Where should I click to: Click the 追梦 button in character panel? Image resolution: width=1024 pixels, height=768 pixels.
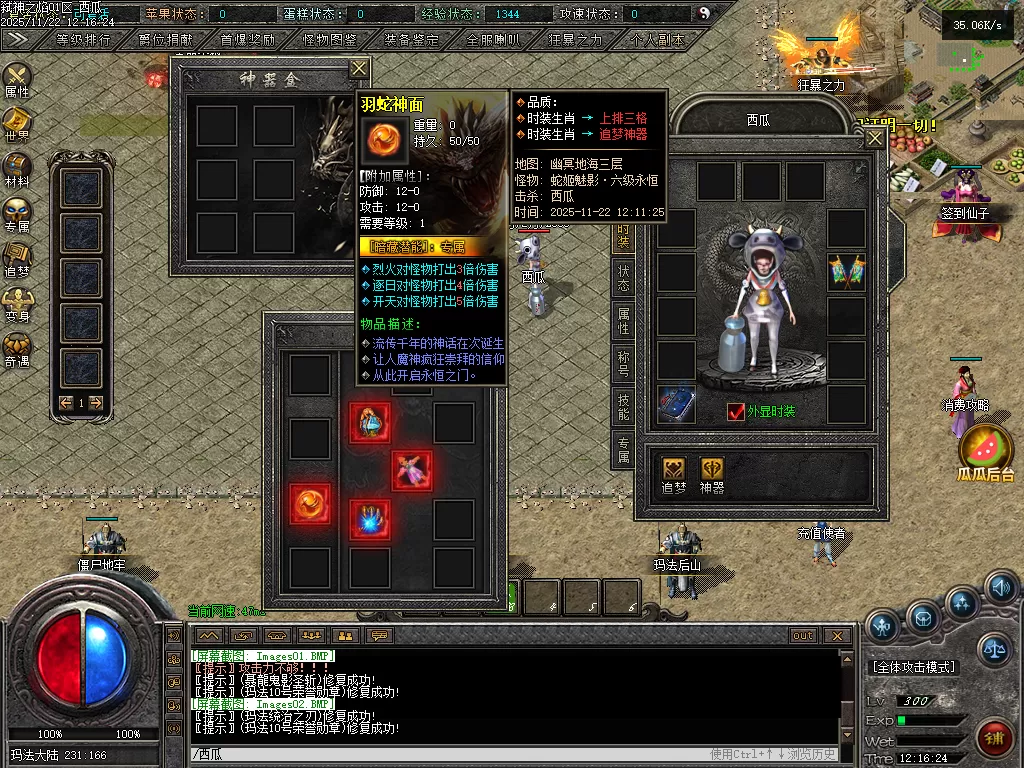click(x=674, y=475)
